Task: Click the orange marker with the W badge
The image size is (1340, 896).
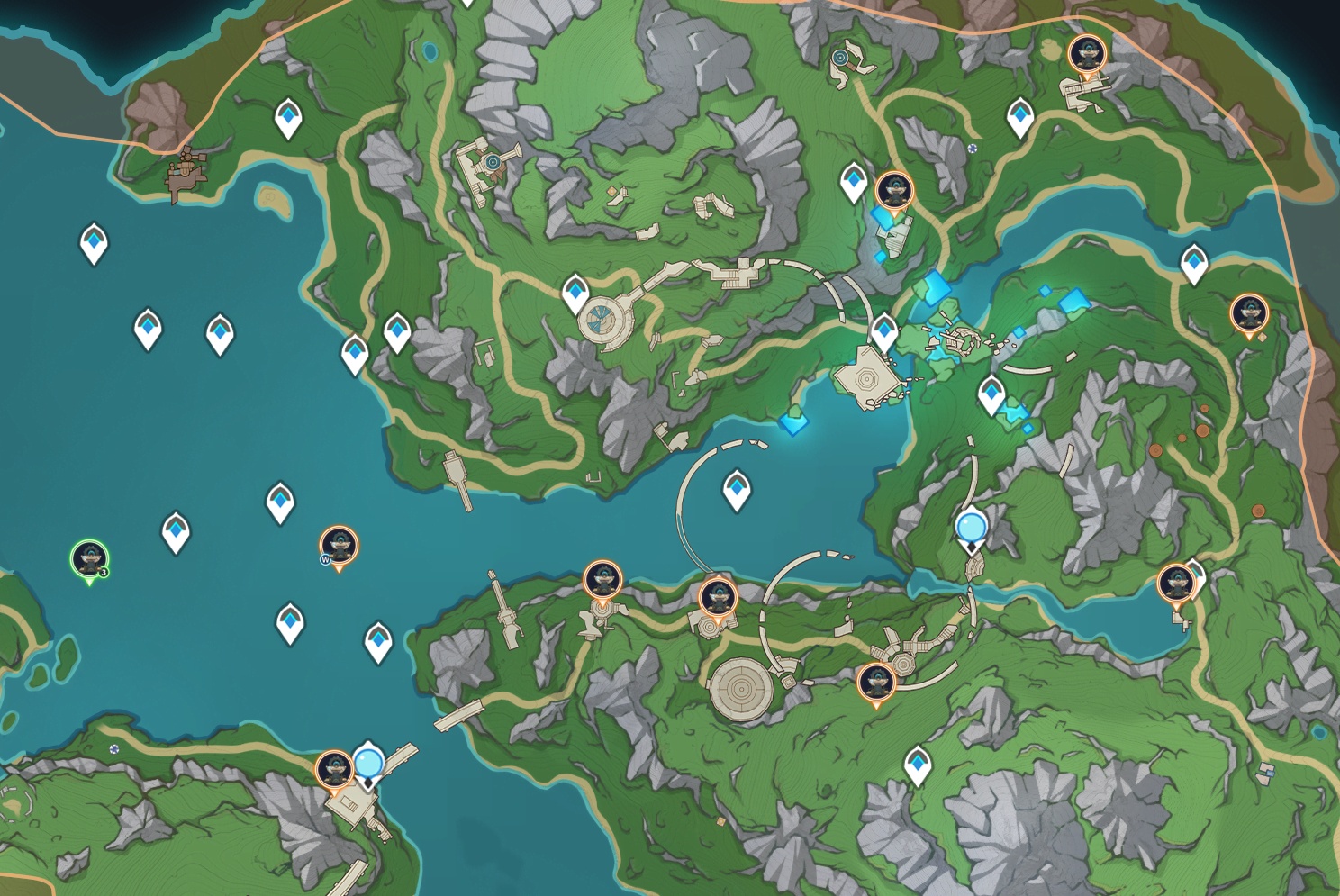Action: [339, 545]
